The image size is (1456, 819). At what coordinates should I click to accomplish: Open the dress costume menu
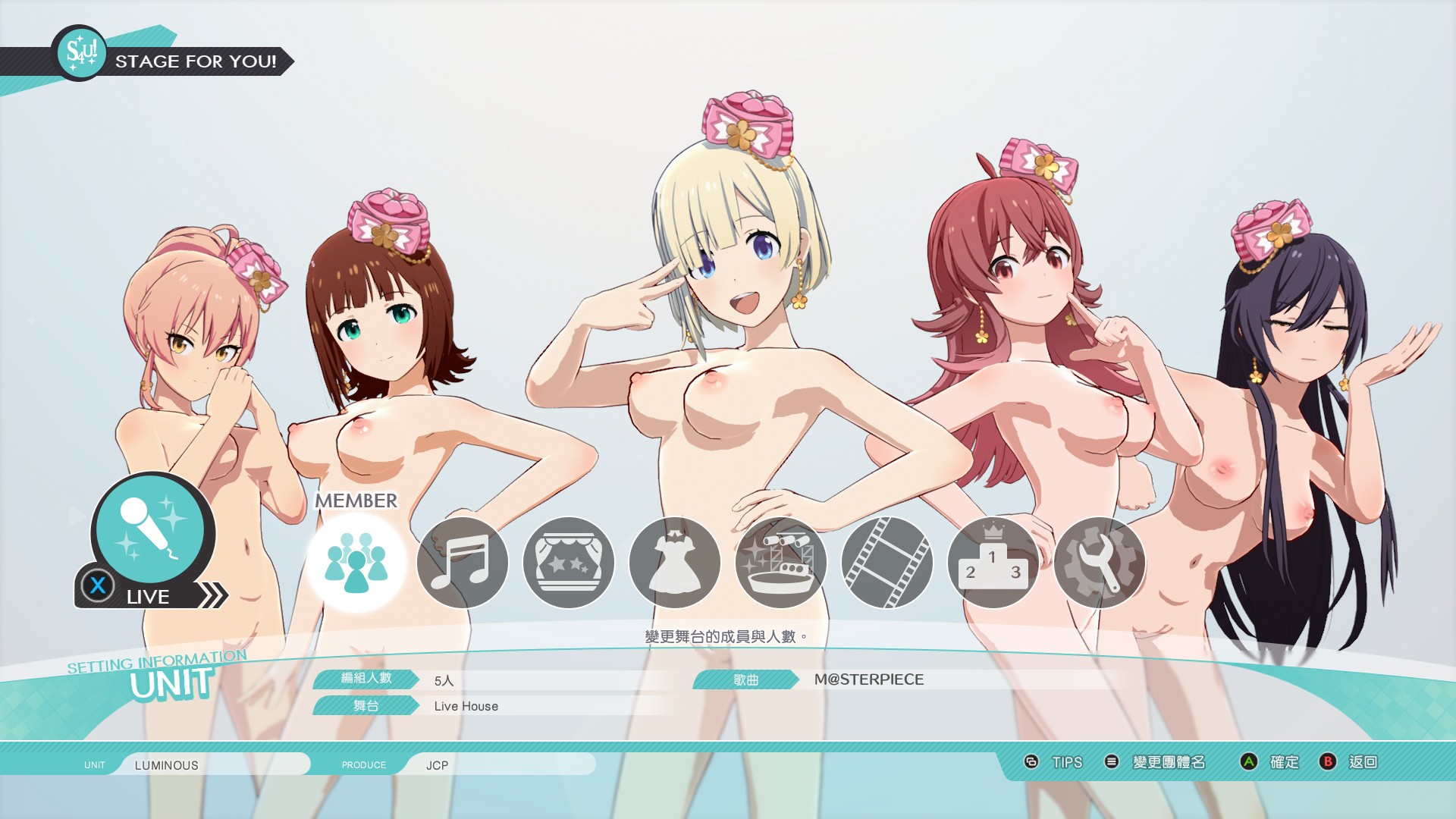click(x=674, y=563)
